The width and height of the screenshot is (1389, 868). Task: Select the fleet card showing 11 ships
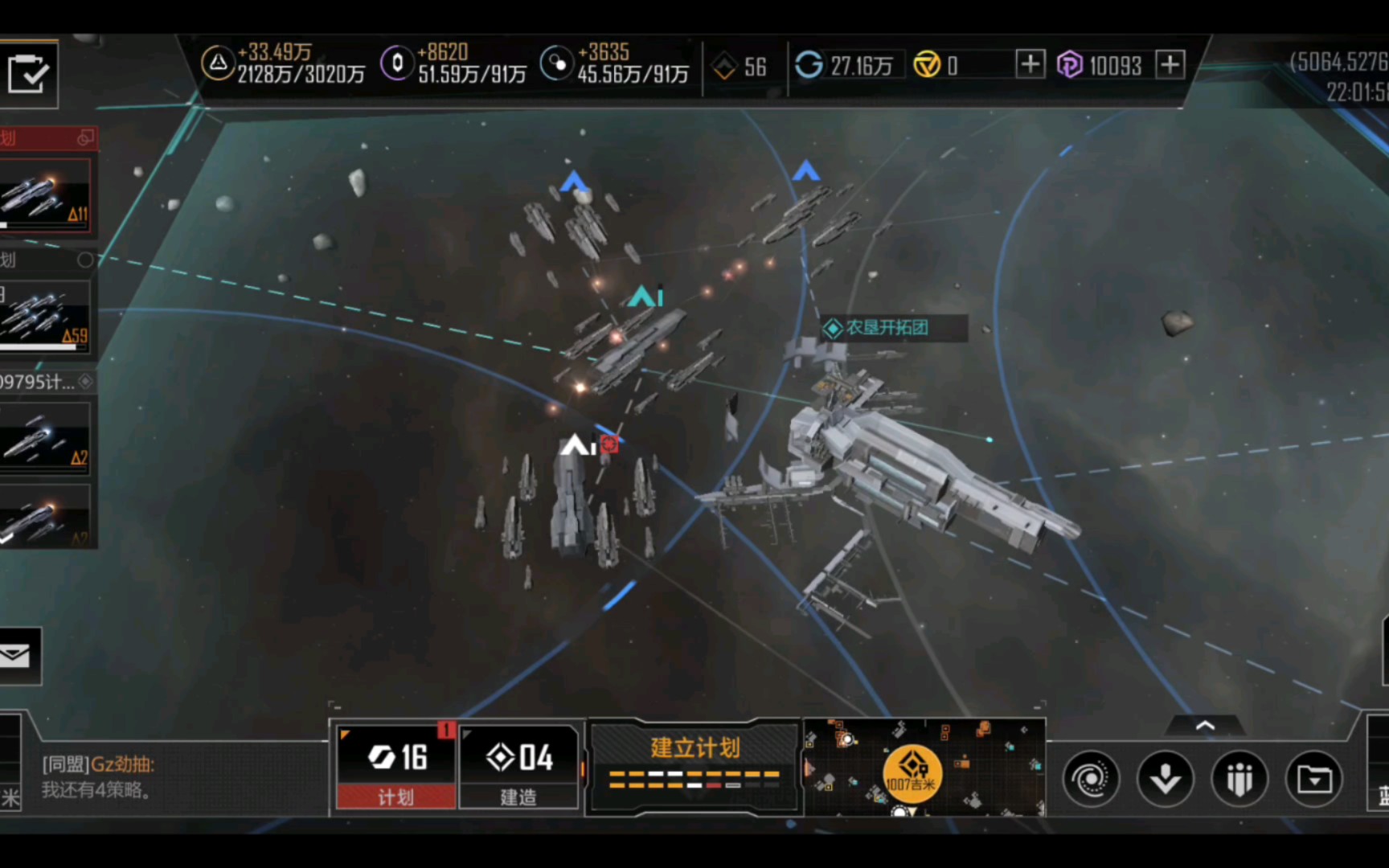(x=46, y=197)
